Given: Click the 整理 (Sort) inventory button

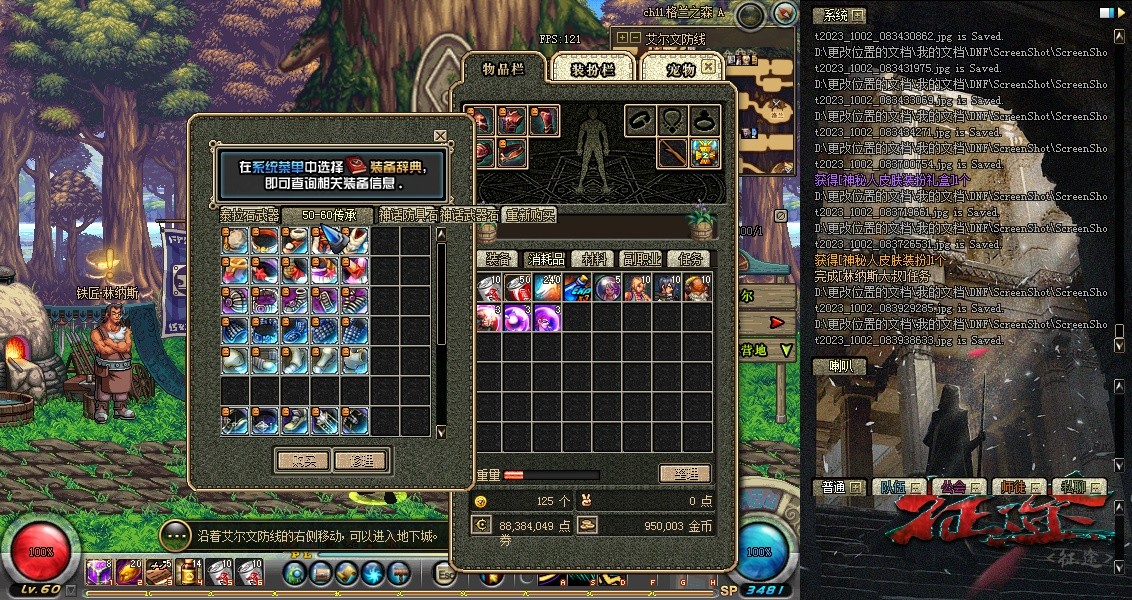Looking at the screenshot, I should [685, 474].
